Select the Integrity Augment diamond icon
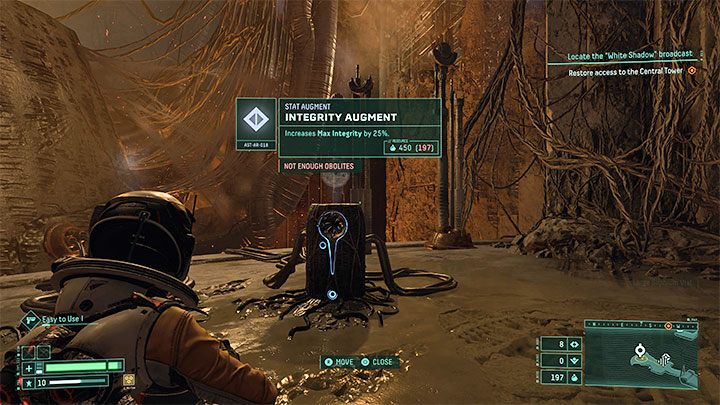Image resolution: width=720 pixels, height=405 pixels. [258, 119]
